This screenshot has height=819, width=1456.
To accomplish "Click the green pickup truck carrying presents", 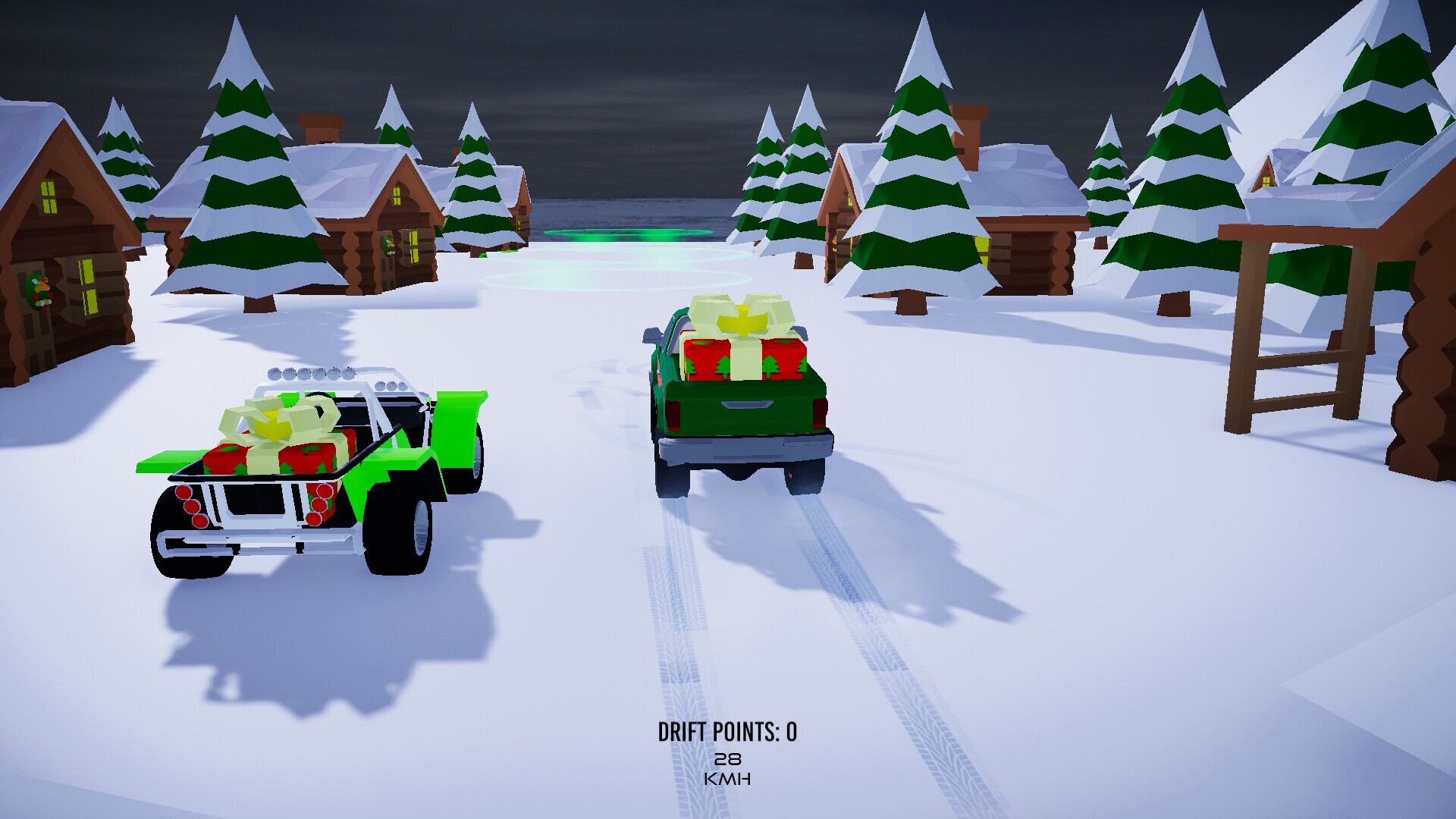I will (739, 394).
